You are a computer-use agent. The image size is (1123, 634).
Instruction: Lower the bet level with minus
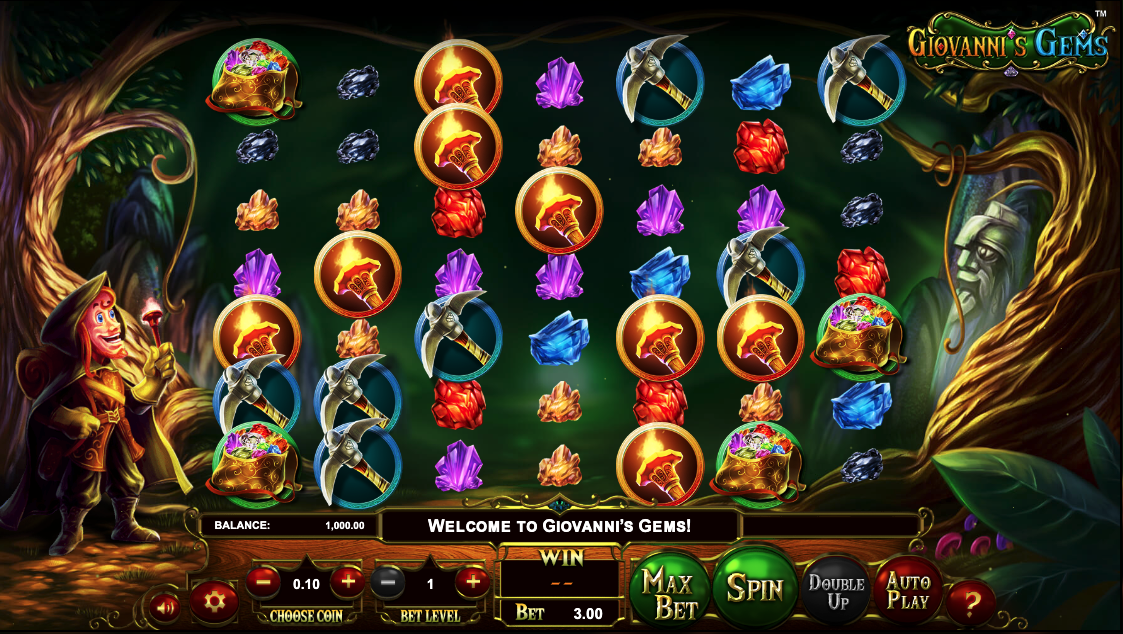(389, 581)
